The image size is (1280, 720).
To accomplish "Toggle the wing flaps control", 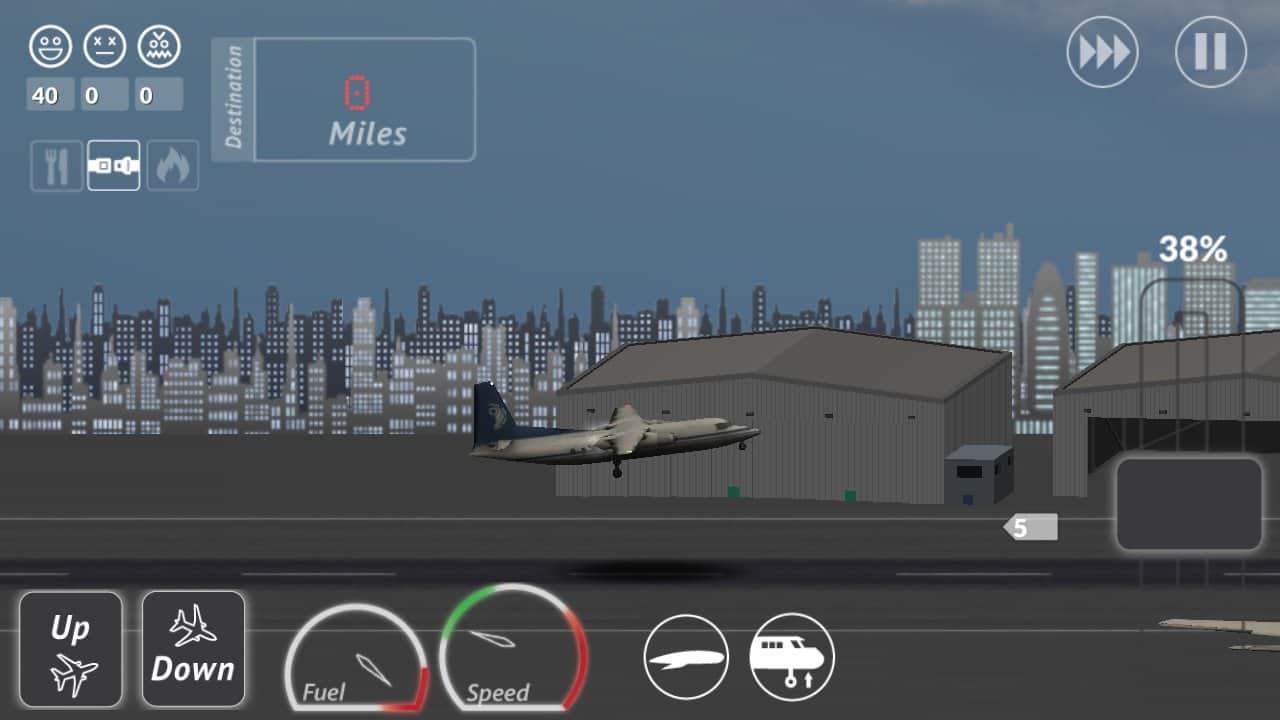I will (686, 657).
